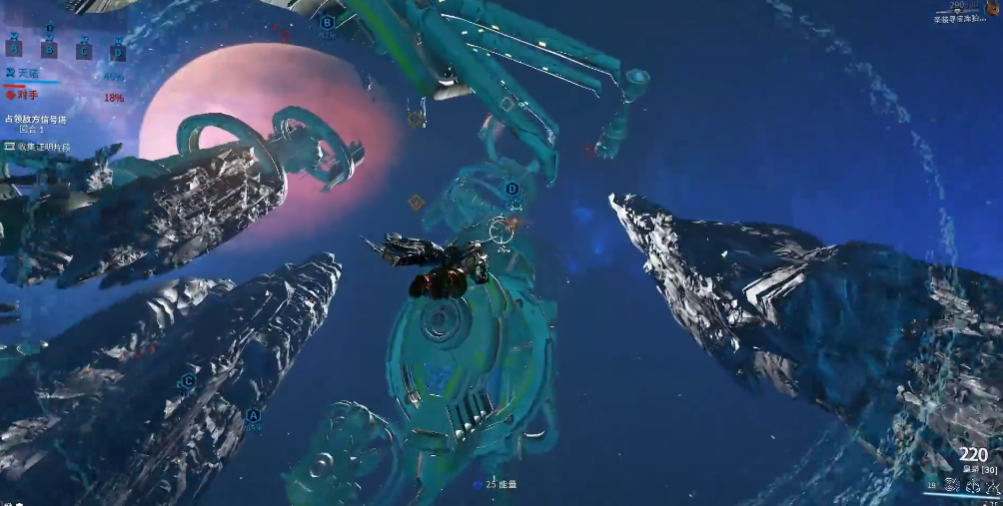The width and height of the screenshot is (1003, 506).
Task: Click the 对手 opponent score row
Action: click(x=62, y=96)
